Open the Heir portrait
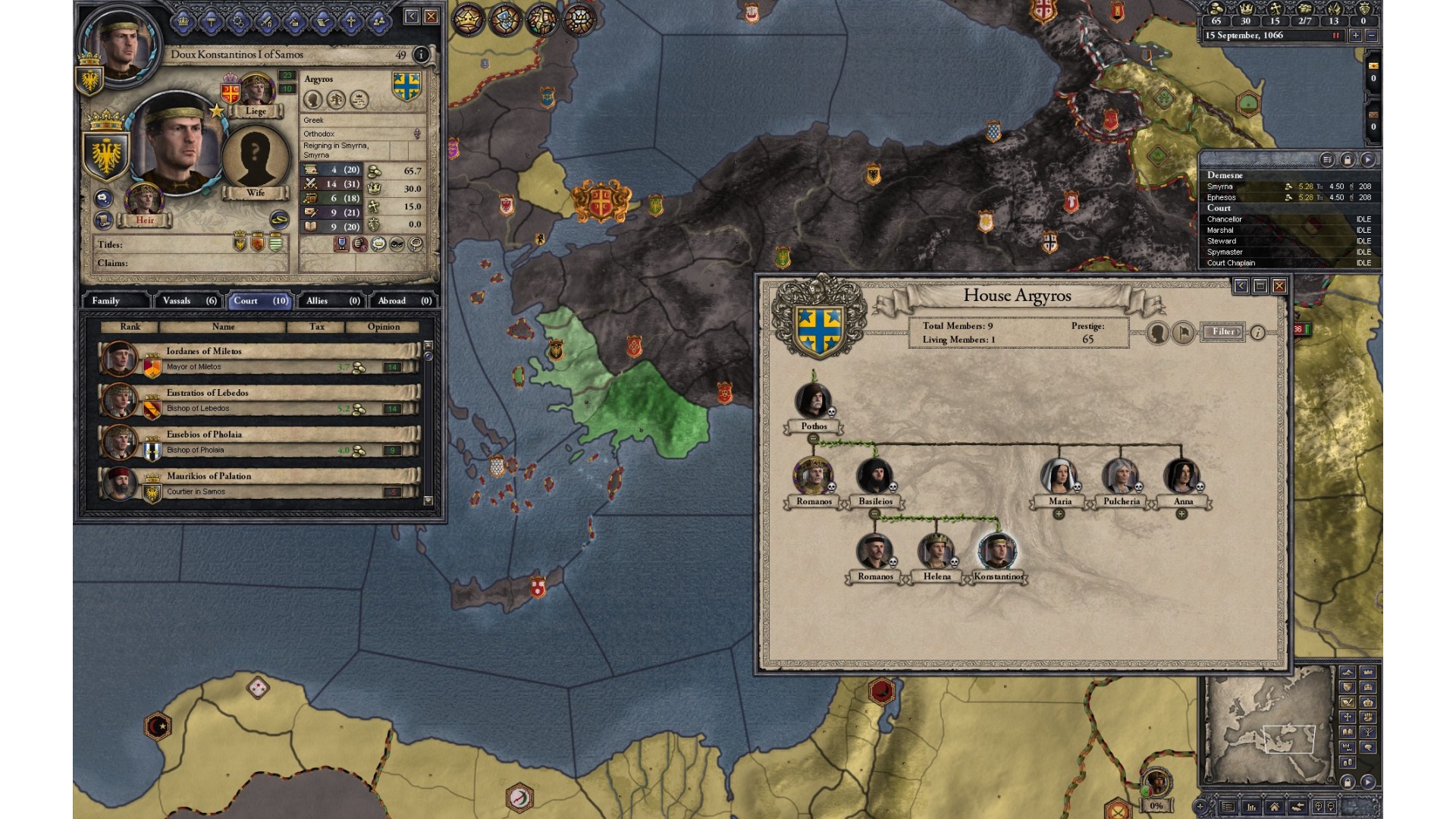The width and height of the screenshot is (1456, 819). [x=143, y=200]
